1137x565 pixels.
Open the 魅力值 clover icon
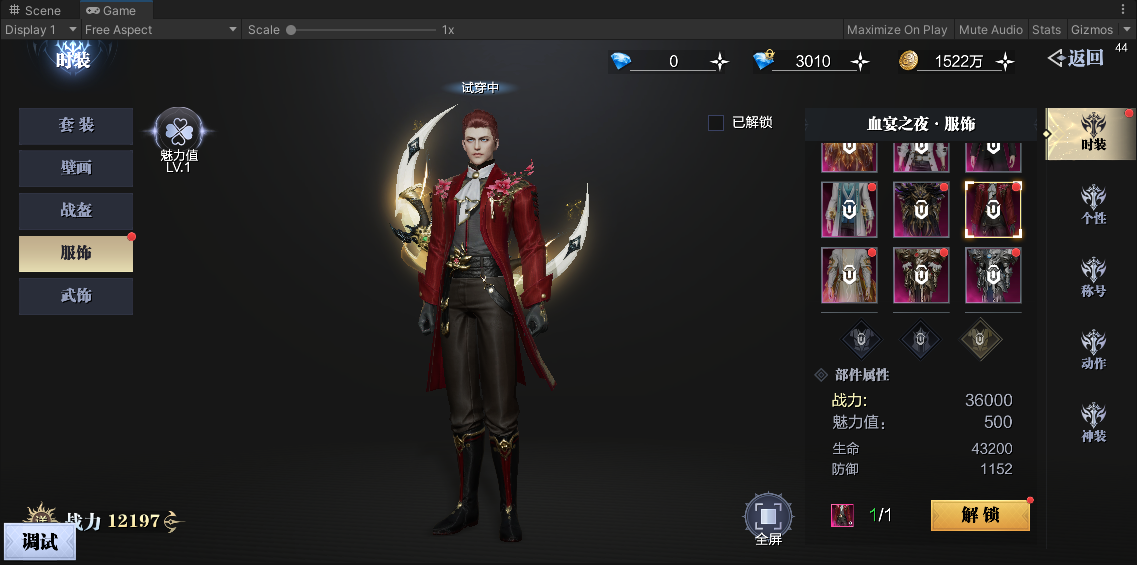tap(179, 130)
